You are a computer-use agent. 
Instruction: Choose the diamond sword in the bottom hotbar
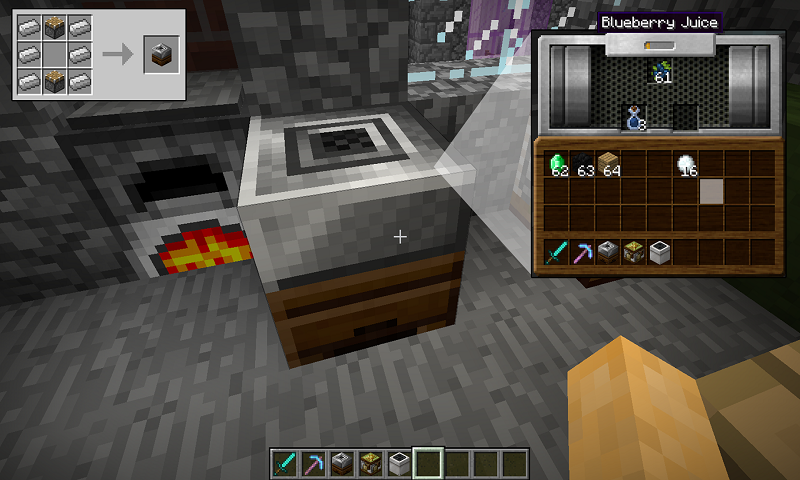286,462
